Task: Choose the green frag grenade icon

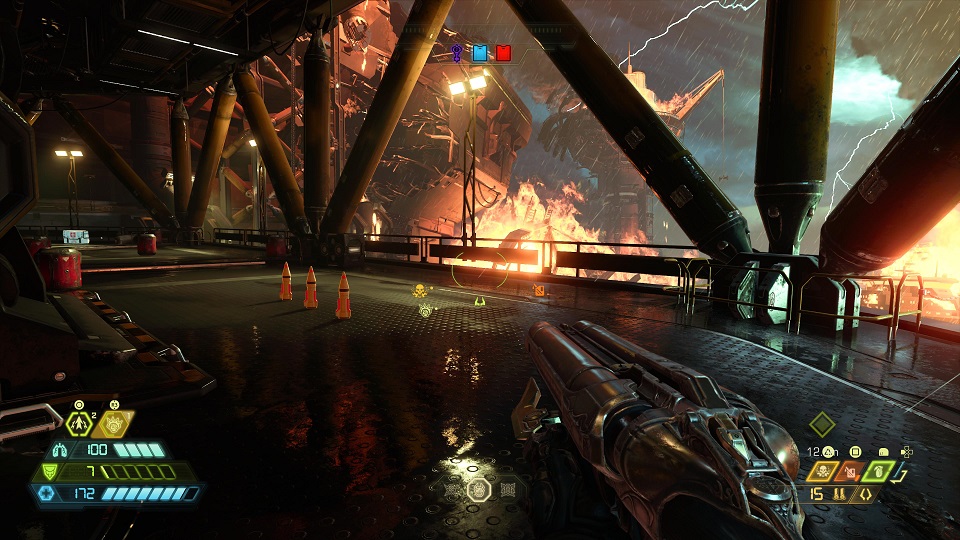Action: point(880,470)
